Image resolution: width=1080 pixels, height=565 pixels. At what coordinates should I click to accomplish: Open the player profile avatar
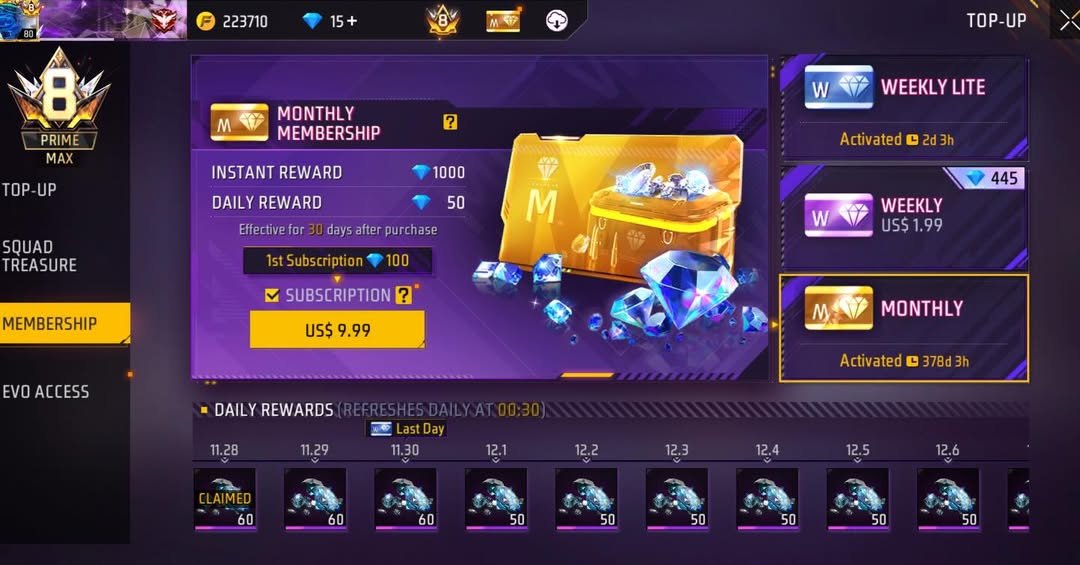point(18,20)
